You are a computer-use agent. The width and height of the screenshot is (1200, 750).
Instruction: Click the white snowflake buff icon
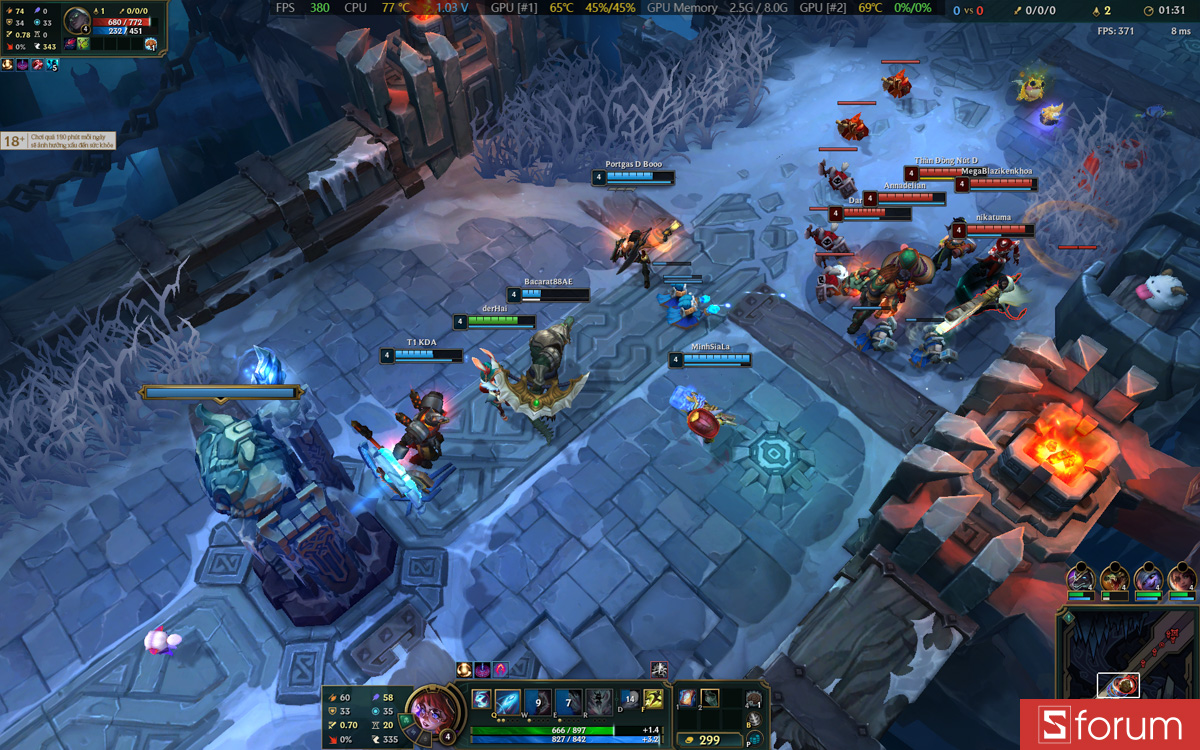point(659,669)
